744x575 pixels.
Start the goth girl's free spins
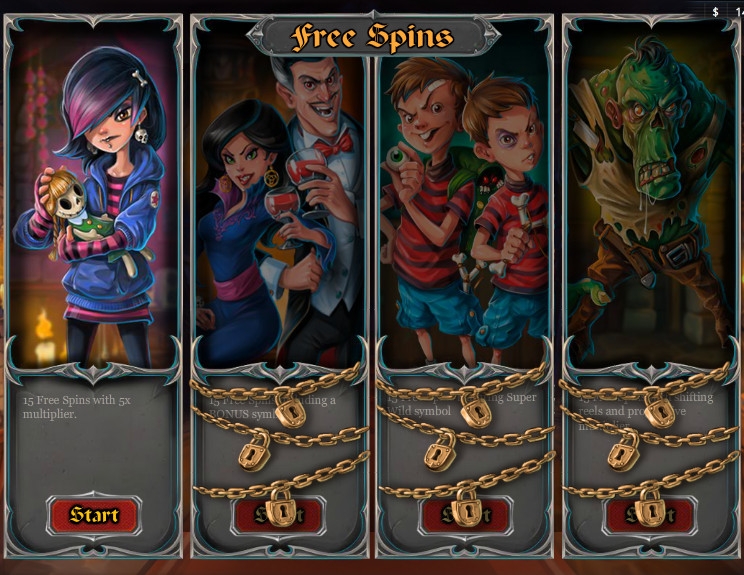pyautogui.click(x=94, y=515)
